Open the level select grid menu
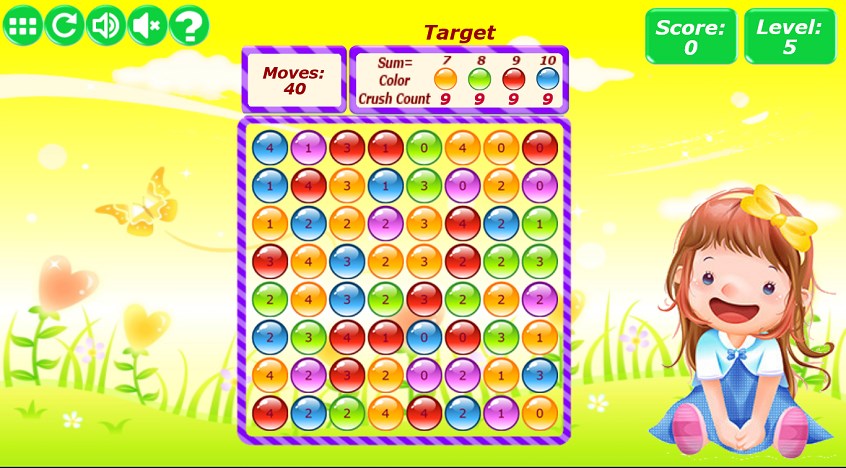Viewport: 846px width, 468px height. tap(22, 26)
